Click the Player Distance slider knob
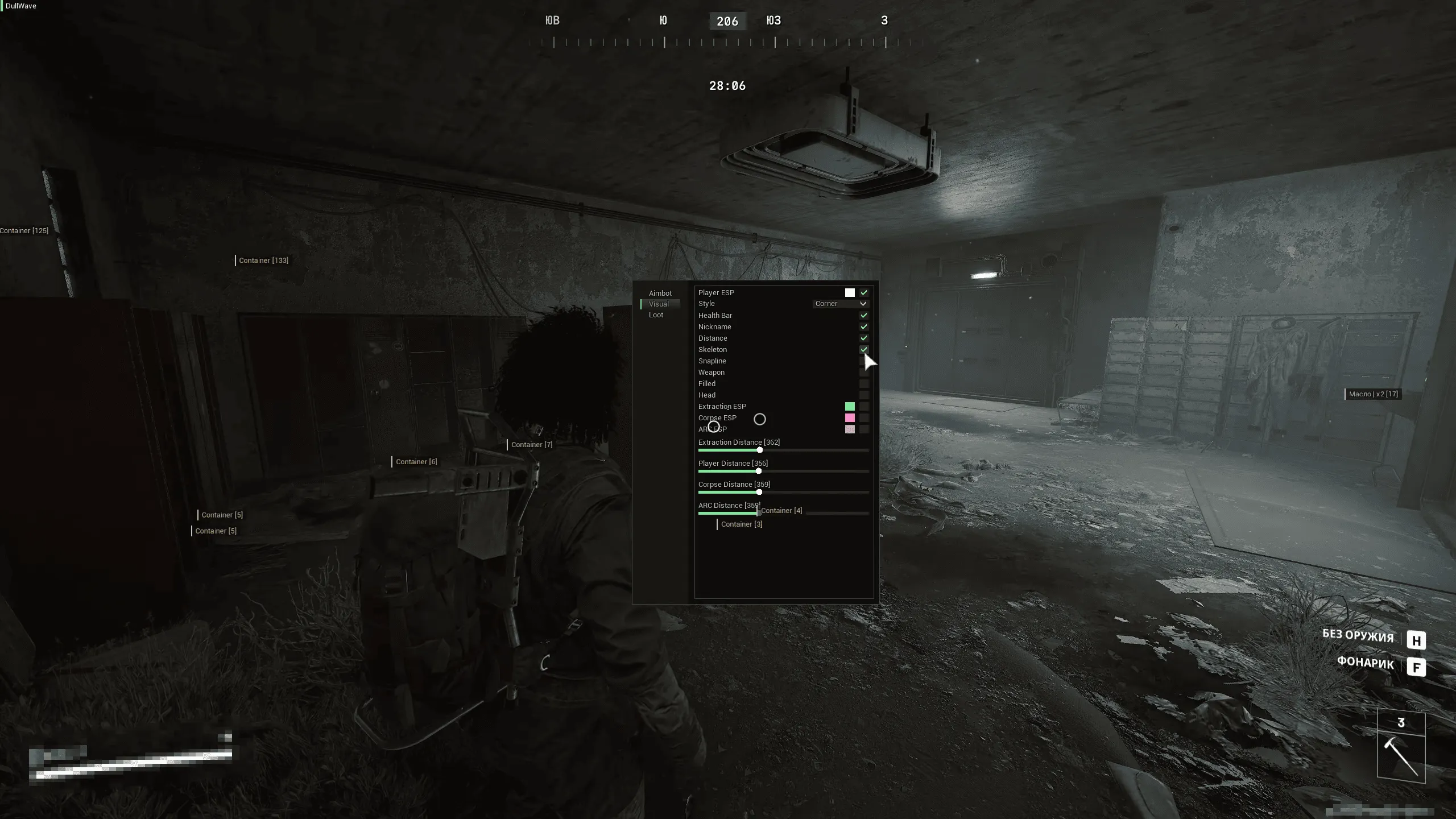Image resolution: width=1456 pixels, height=819 pixels. pos(758,471)
